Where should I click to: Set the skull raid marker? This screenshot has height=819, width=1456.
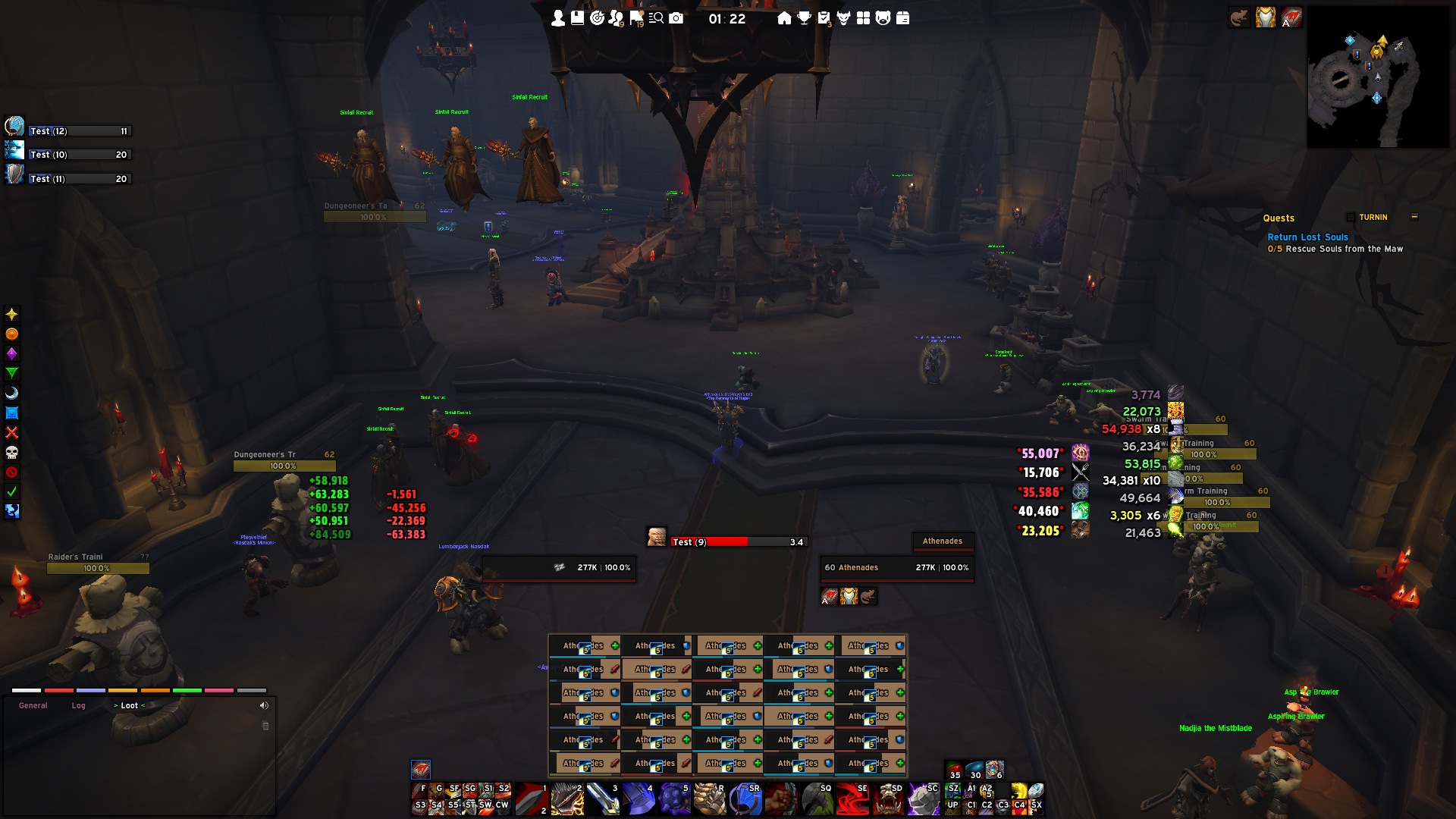[11, 453]
